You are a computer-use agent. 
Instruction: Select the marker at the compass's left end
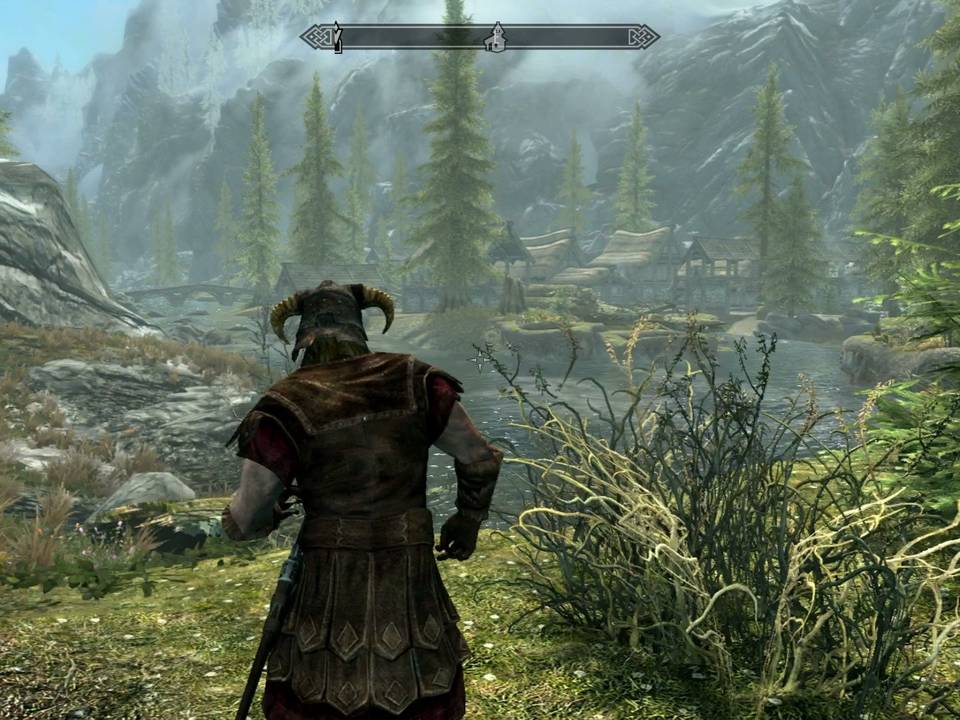pyautogui.click(x=338, y=38)
